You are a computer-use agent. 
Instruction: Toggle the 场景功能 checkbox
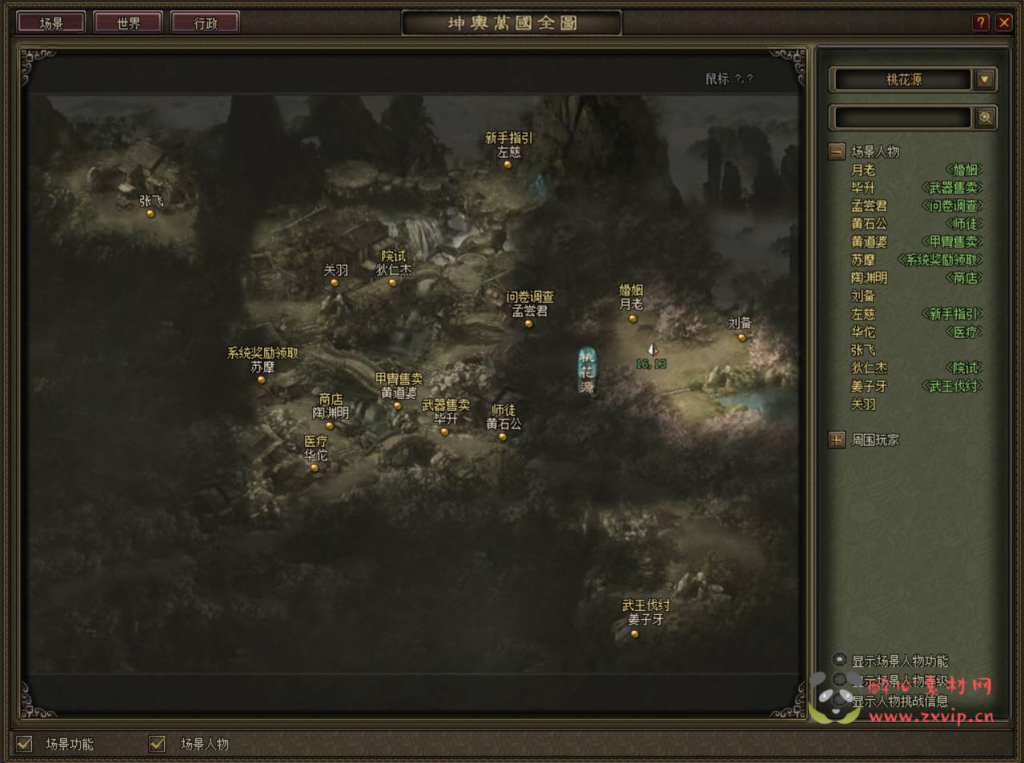25,743
